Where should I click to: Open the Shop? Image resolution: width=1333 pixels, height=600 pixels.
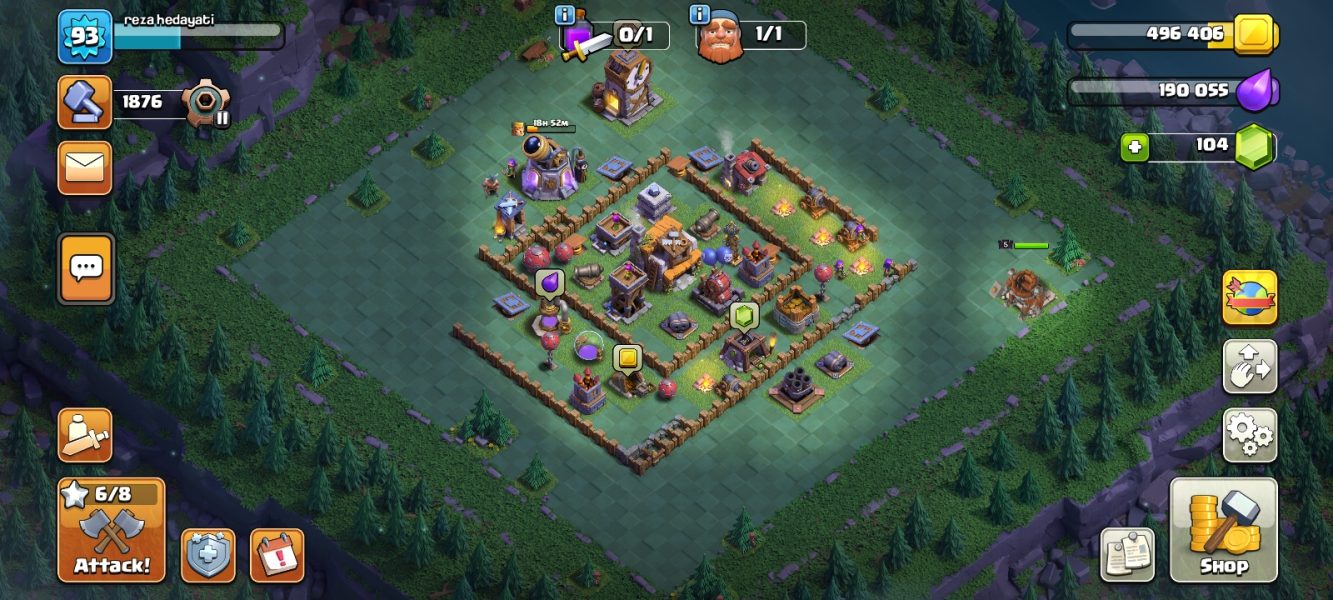(1223, 530)
